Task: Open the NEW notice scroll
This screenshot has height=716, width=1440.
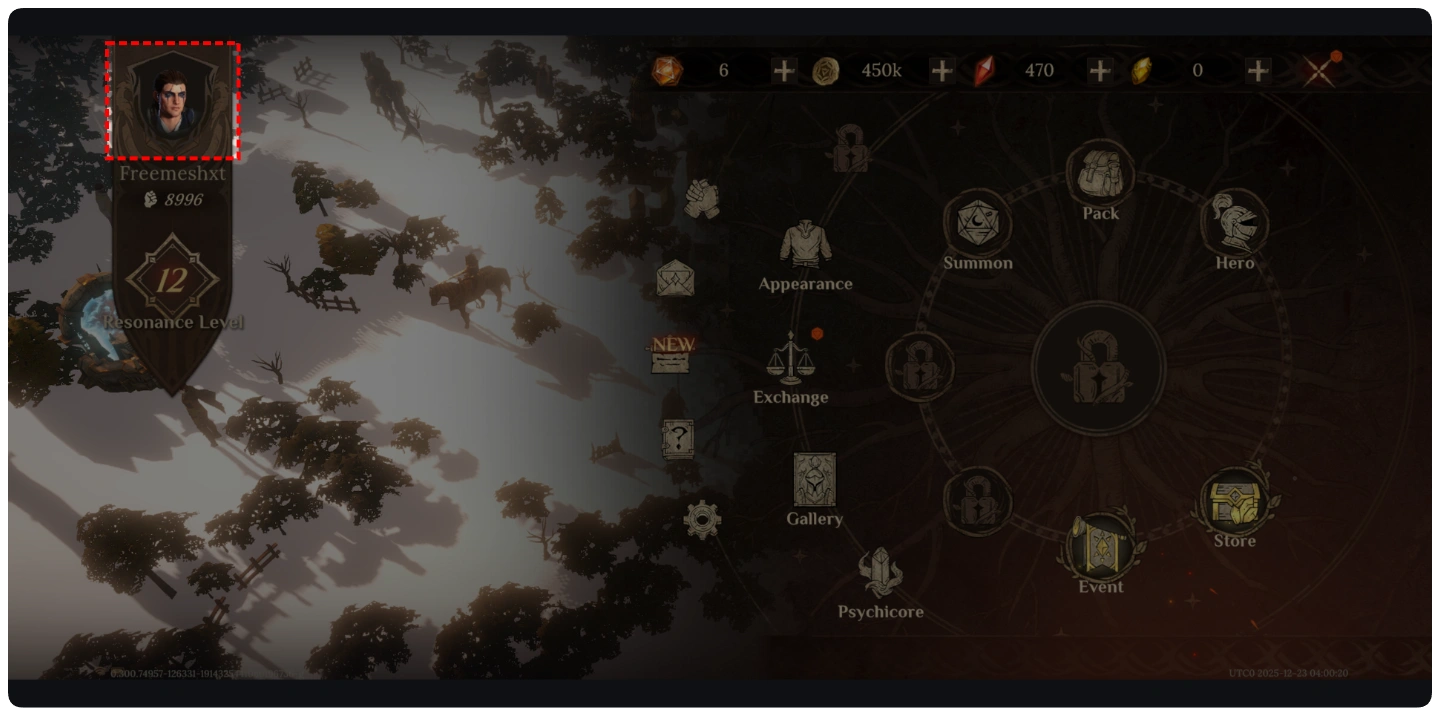Action: (x=673, y=354)
